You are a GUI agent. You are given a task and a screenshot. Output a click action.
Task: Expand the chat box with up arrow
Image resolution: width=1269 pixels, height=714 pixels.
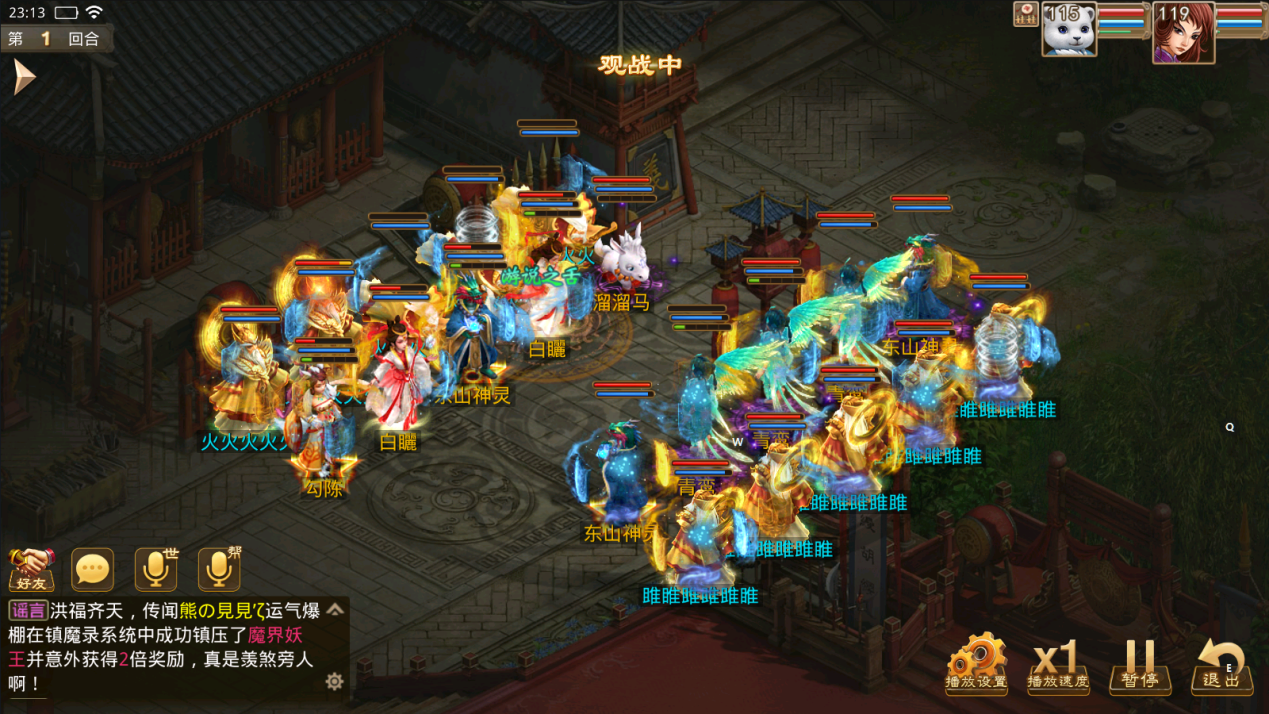(335, 609)
